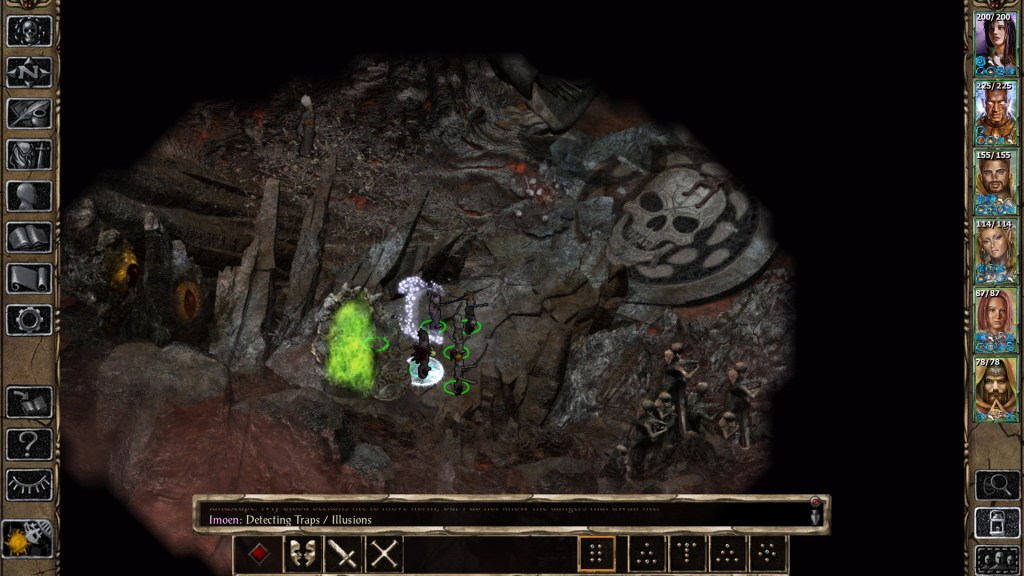Open the priest scroll screen
The width and height of the screenshot is (1024, 576).
point(29,279)
